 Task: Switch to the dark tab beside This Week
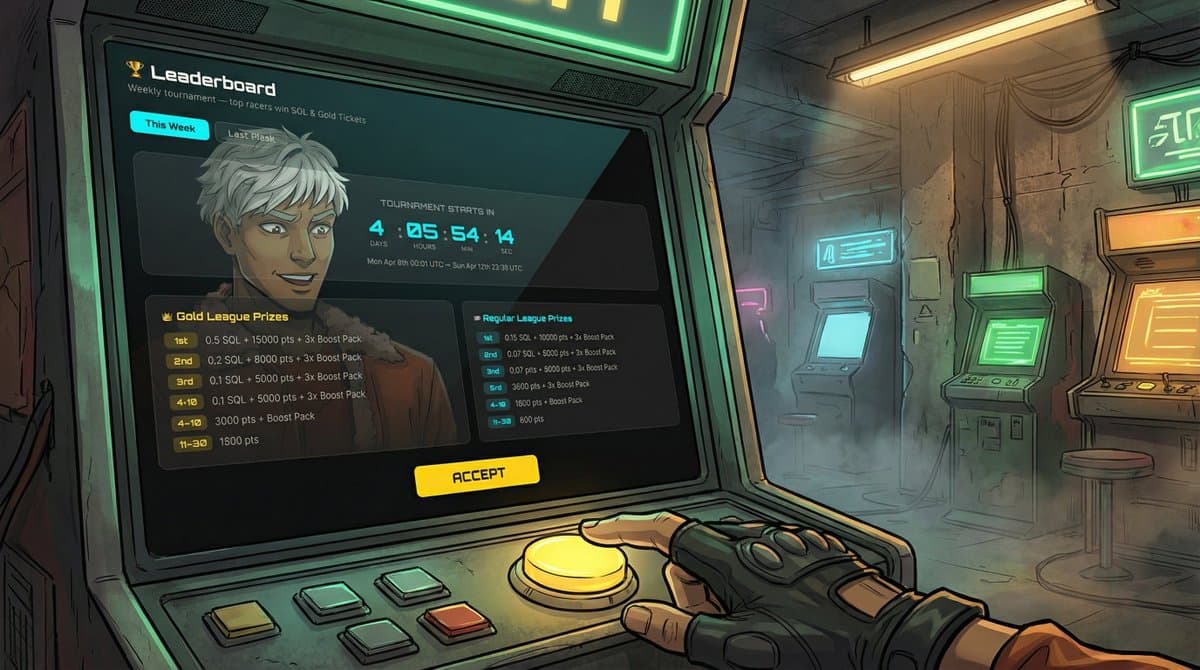tap(251, 136)
